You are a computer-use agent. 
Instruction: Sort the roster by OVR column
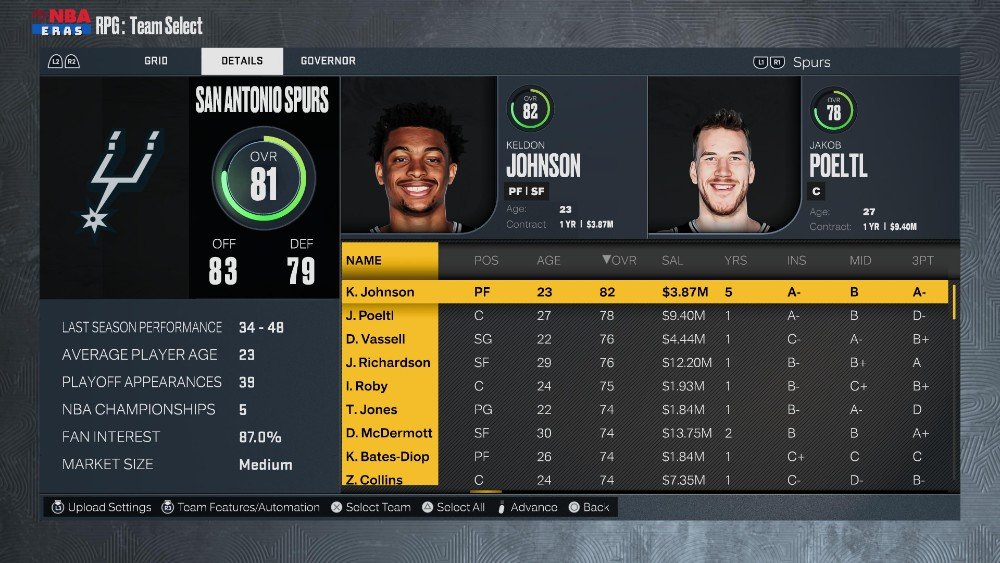pos(618,261)
